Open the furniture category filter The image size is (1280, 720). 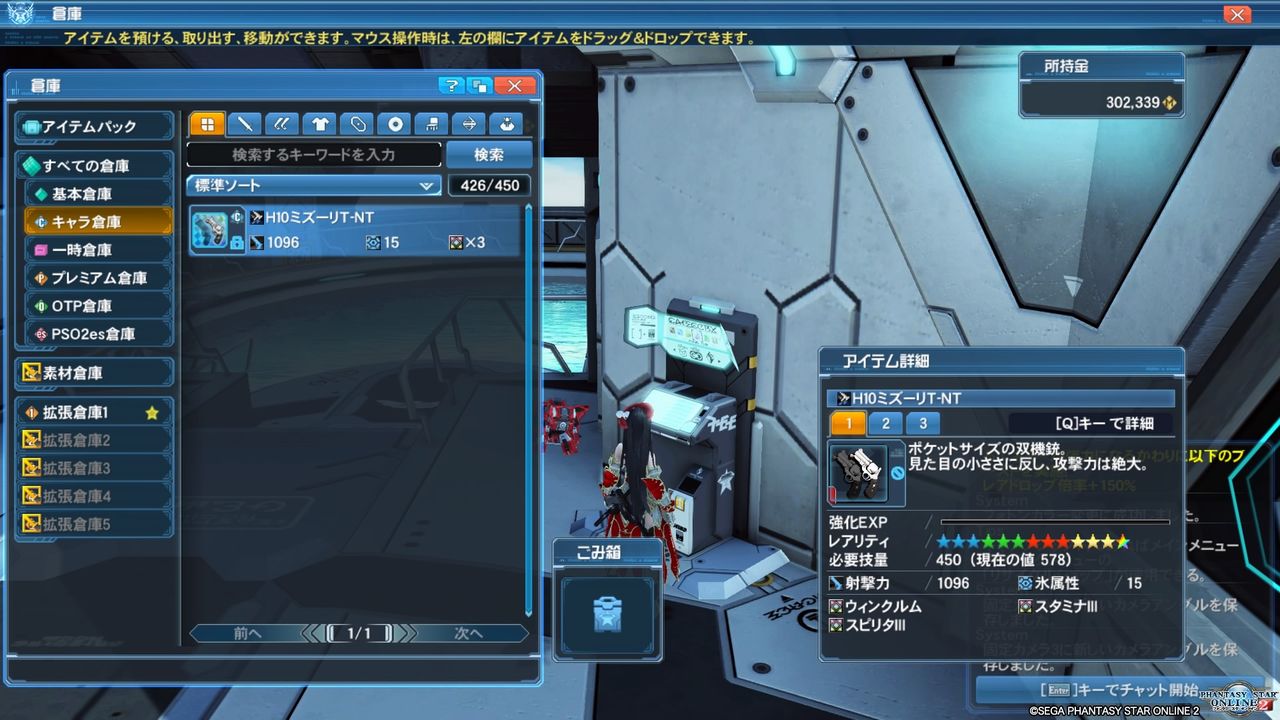coord(433,124)
